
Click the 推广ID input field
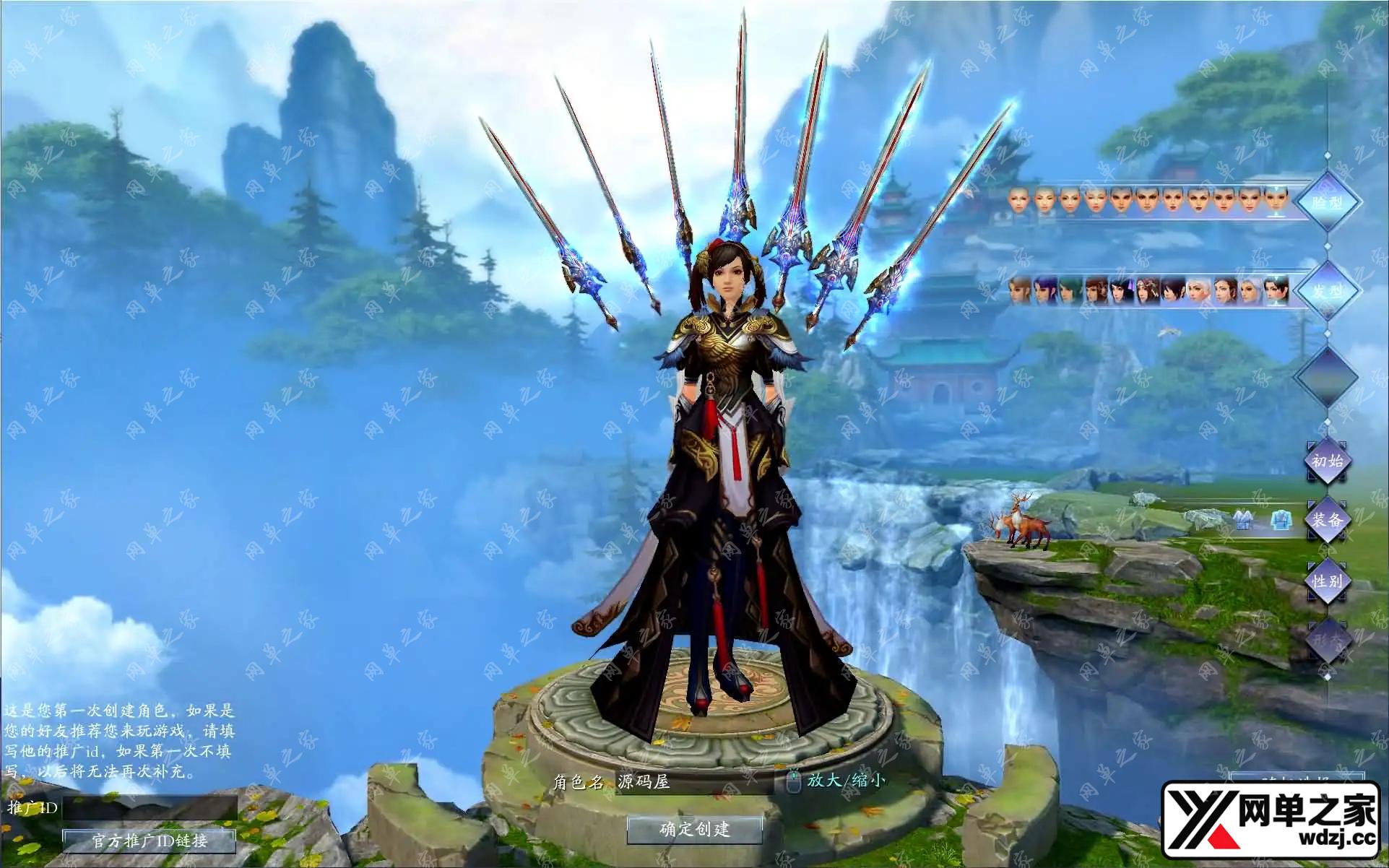(x=150, y=807)
